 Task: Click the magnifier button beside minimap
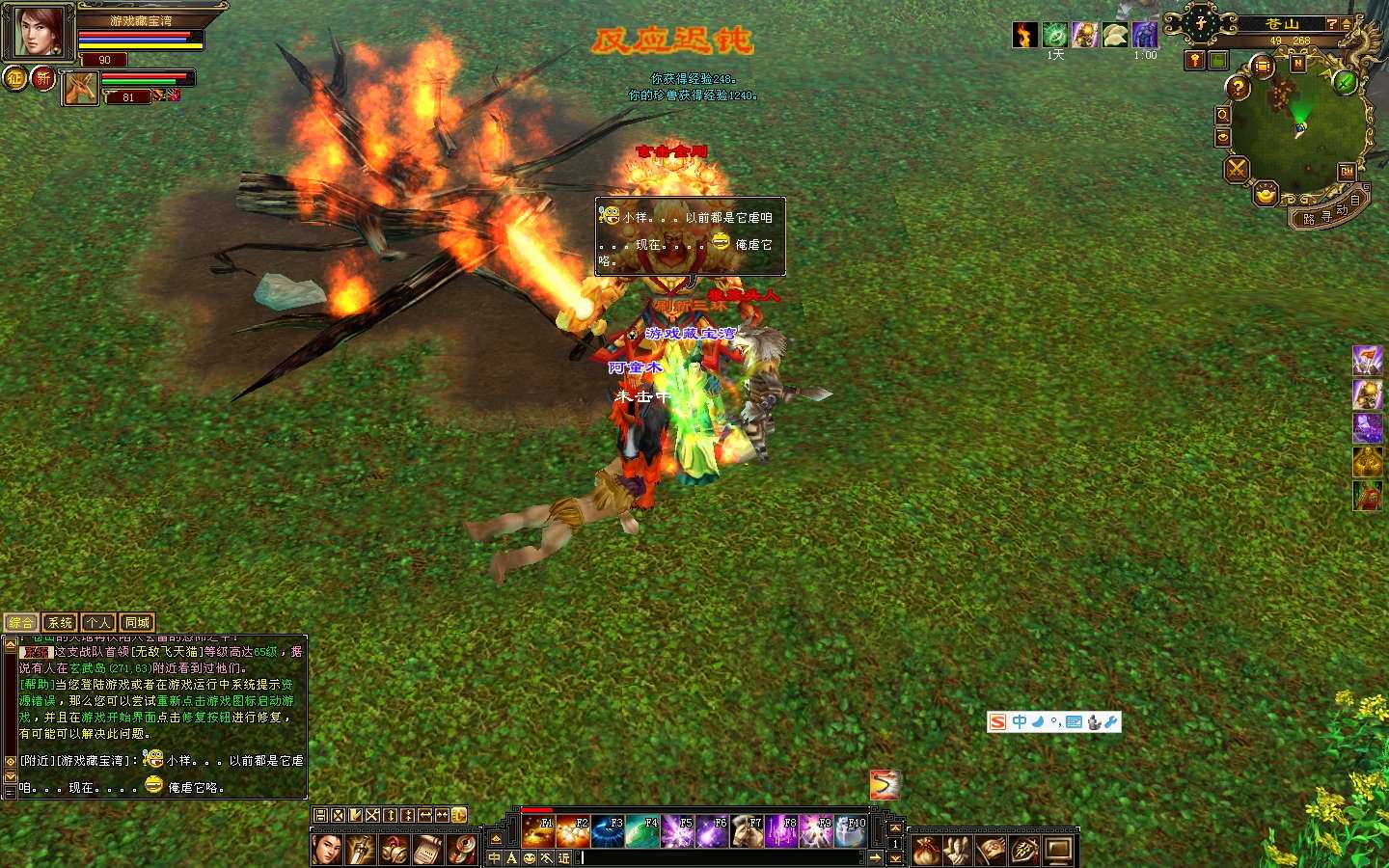(x=1223, y=115)
